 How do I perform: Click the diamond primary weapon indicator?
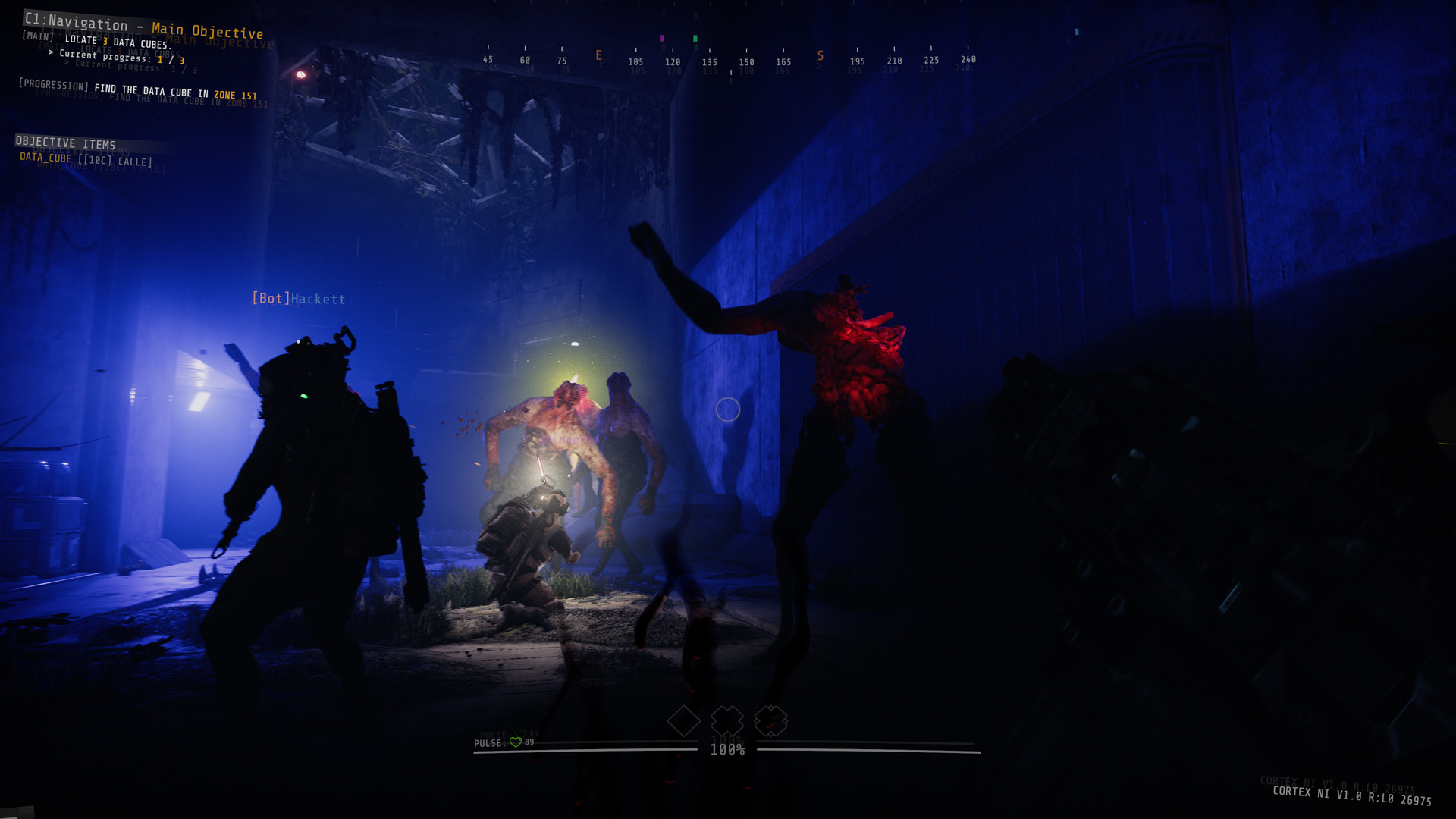tap(683, 721)
